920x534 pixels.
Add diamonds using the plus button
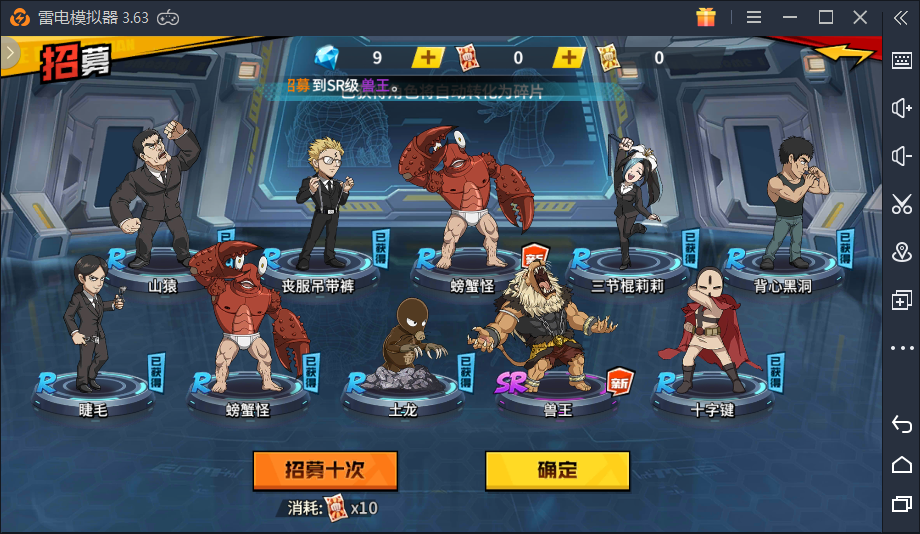428,58
